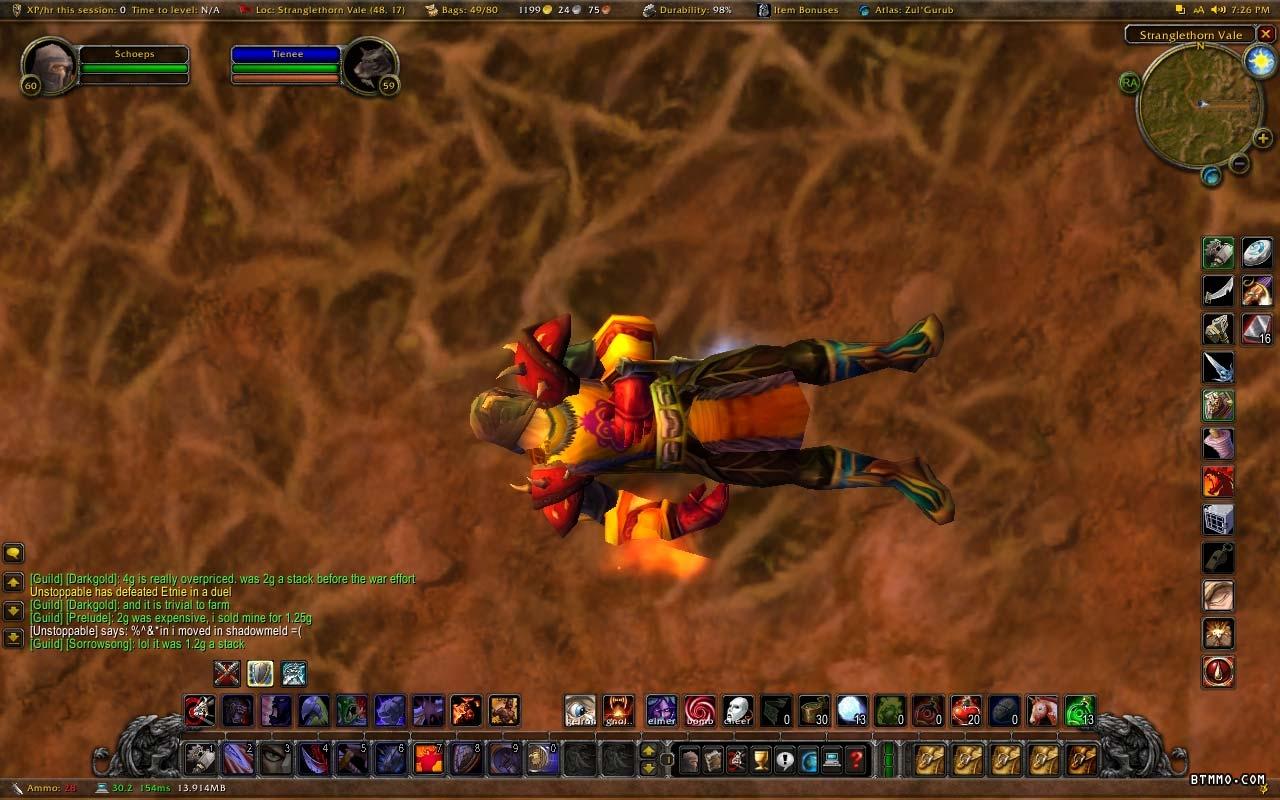Click the Tienee target portrait
The width and height of the screenshot is (1280, 800).
[x=369, y=67]
